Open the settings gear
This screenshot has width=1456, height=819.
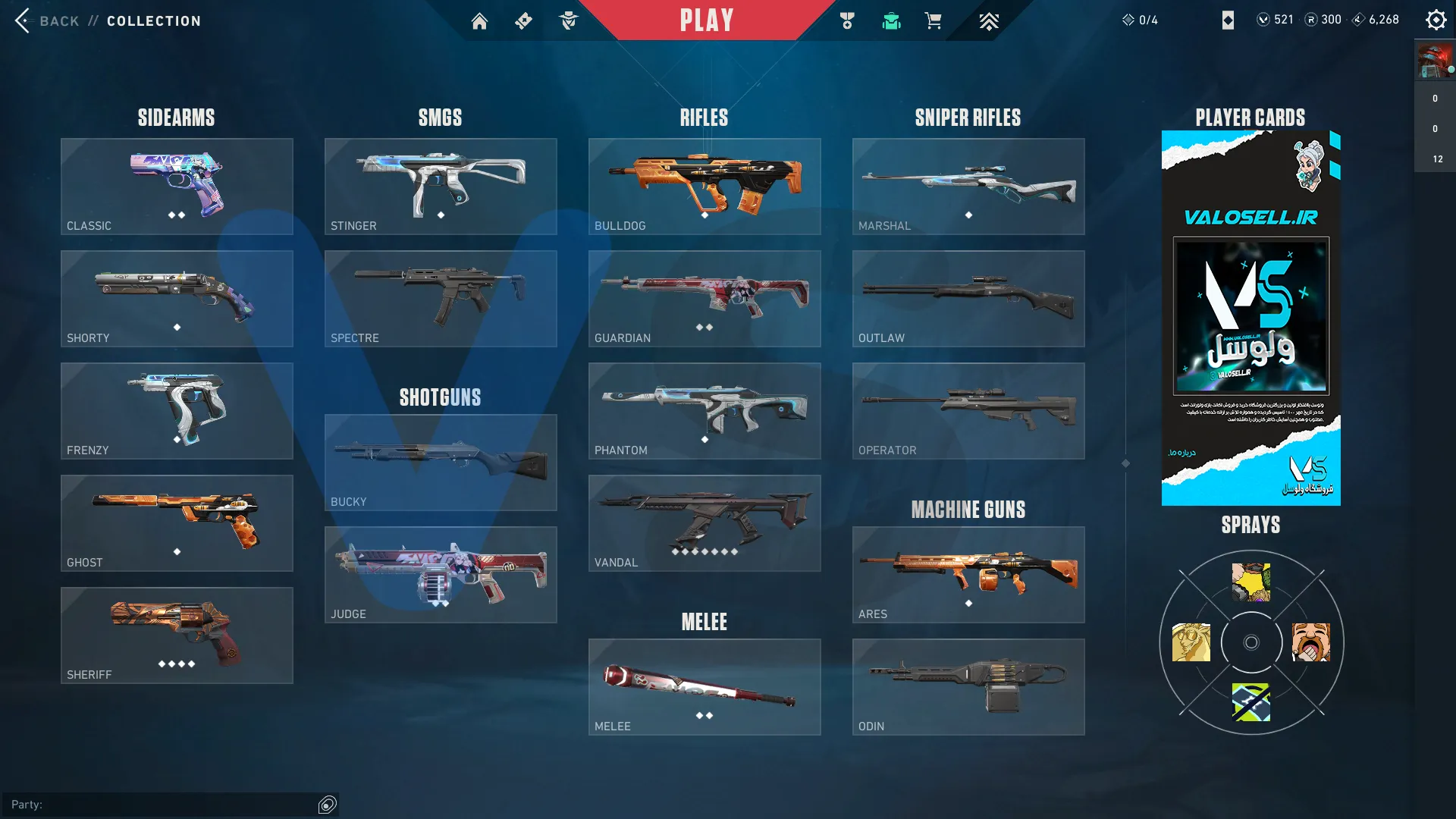click(x=1436, y=20)
